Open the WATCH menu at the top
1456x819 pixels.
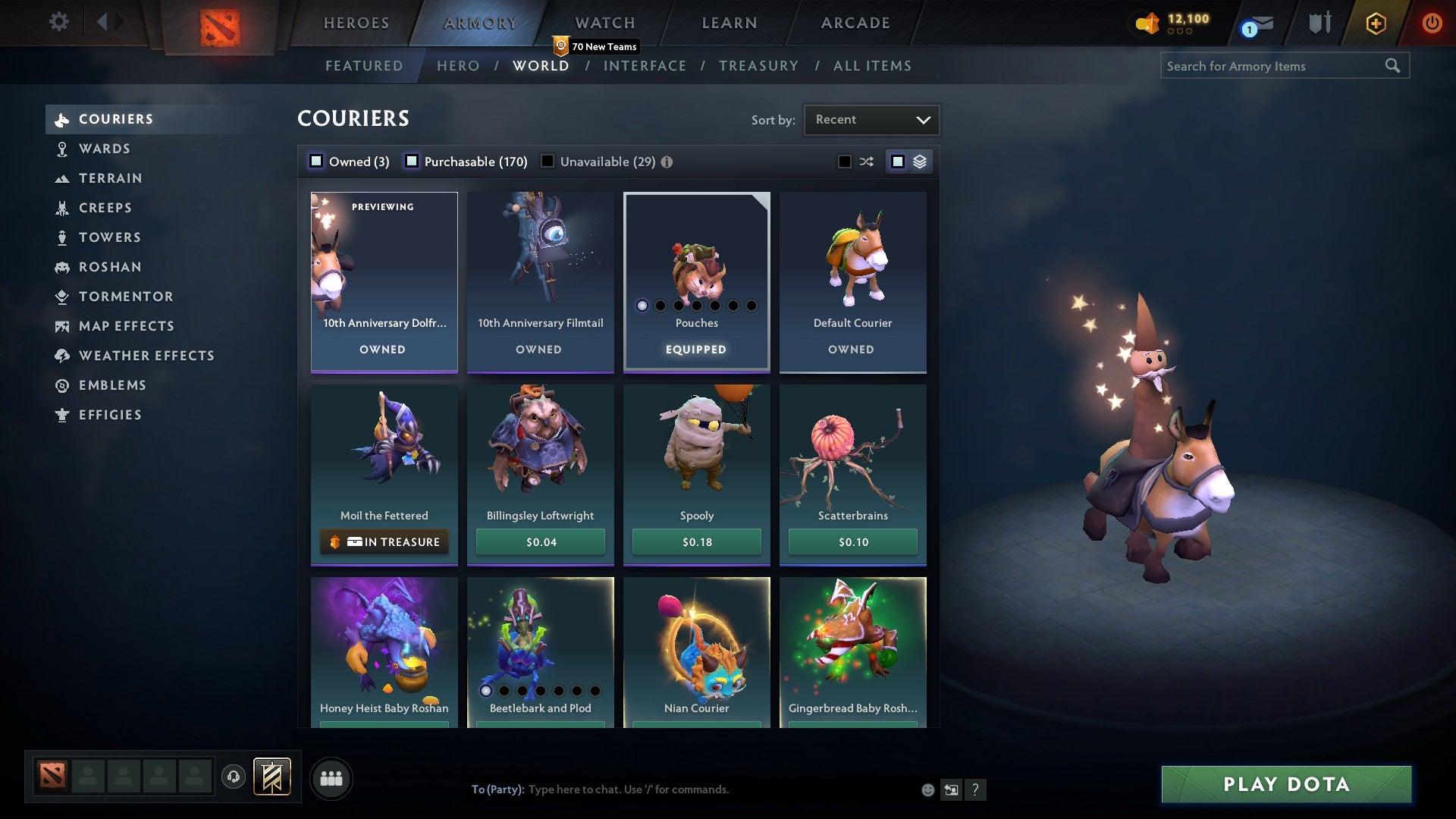(604, 23)
